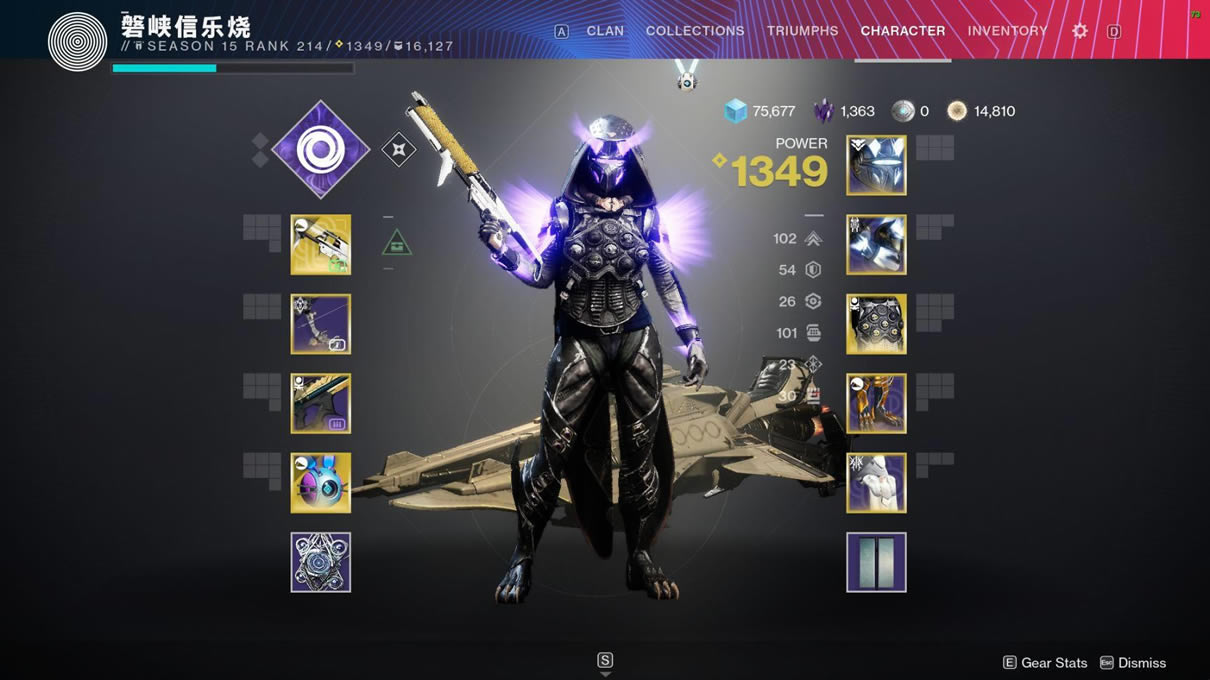Inspect the white hunter cloak slot
Image resolution: width=1210 pixels, height=680 pixels.
876,483
